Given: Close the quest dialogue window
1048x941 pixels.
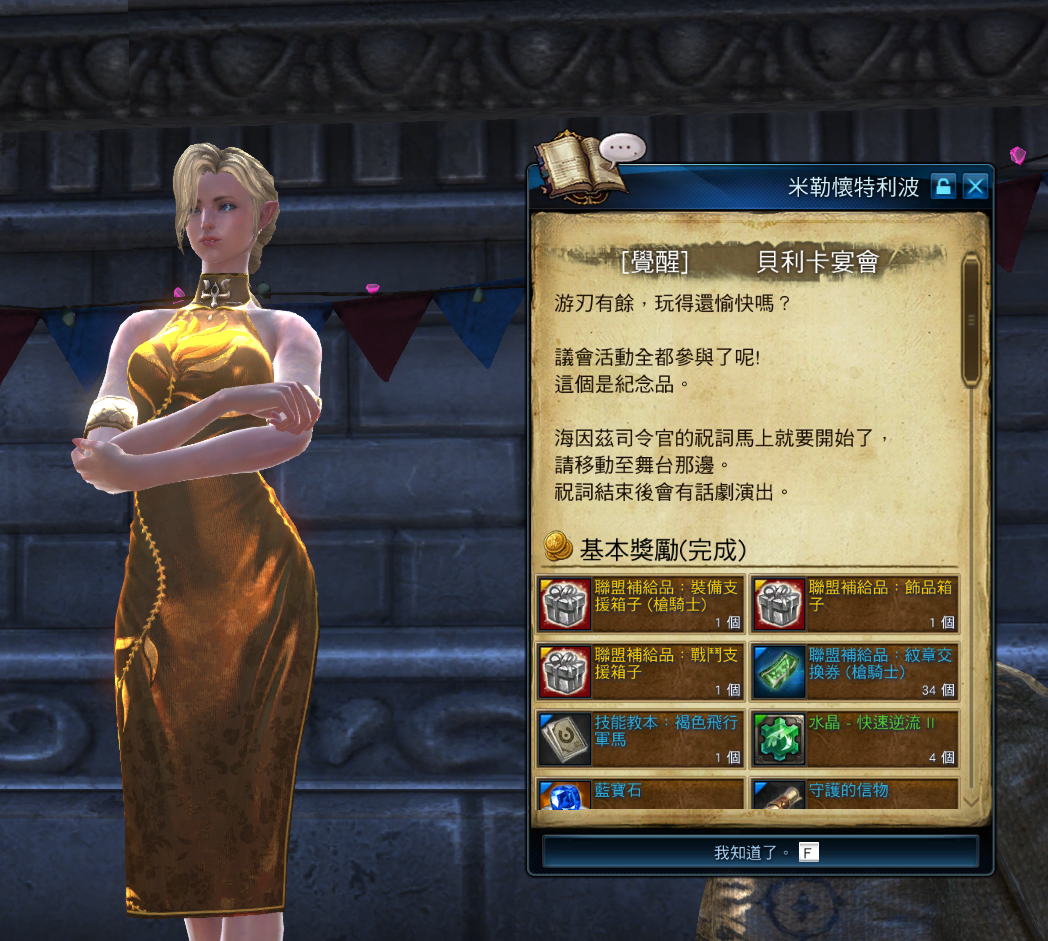Looking at the screenshot, I should point(975,186).
